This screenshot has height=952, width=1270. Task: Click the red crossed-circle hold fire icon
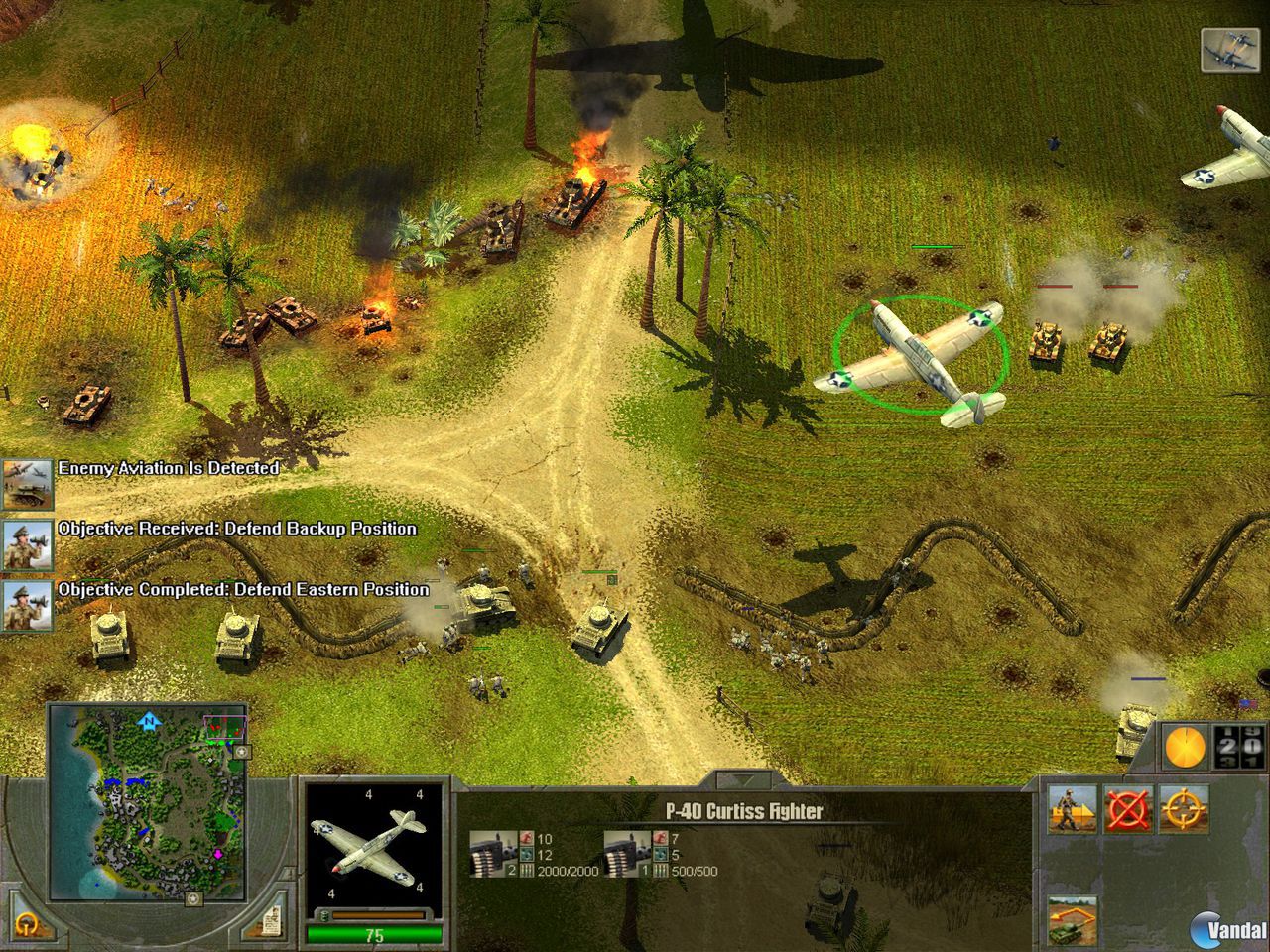pos(1128,809)
